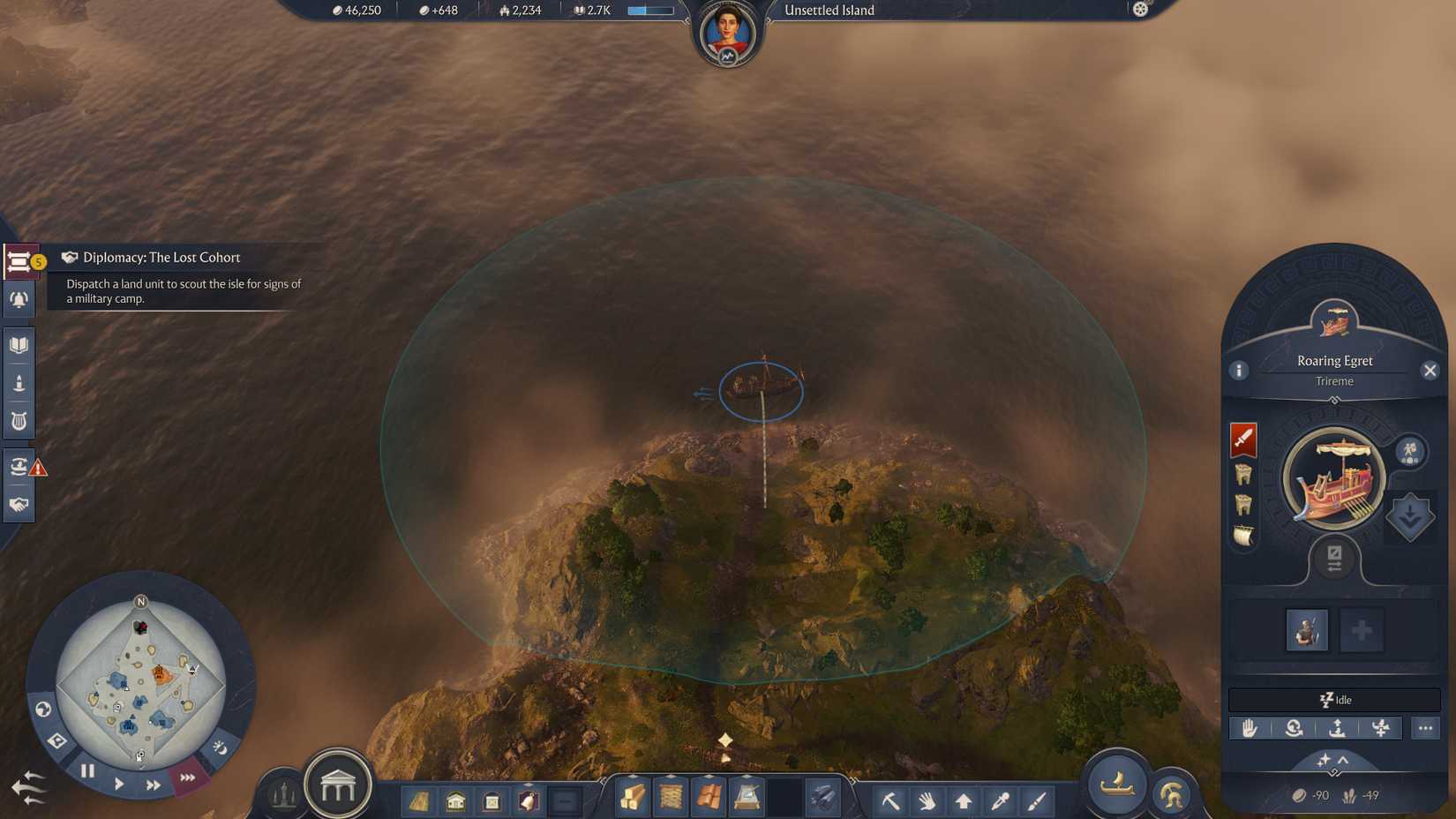Click the upgrade arrow tool in bottom toolbar
This screenshot has width=1456, height=819.
coord(964,801)
